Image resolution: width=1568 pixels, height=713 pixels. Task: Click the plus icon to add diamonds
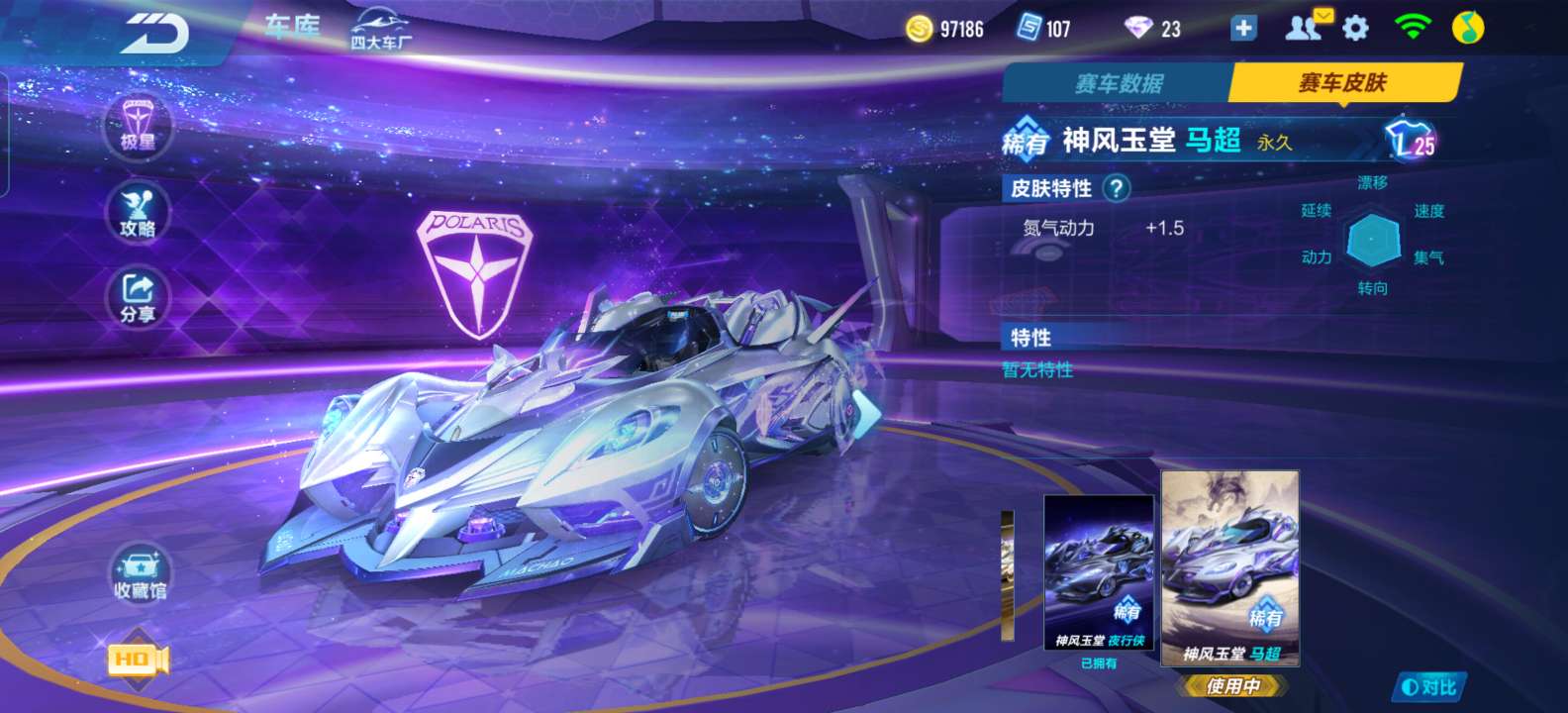(x=1242, y=29)
